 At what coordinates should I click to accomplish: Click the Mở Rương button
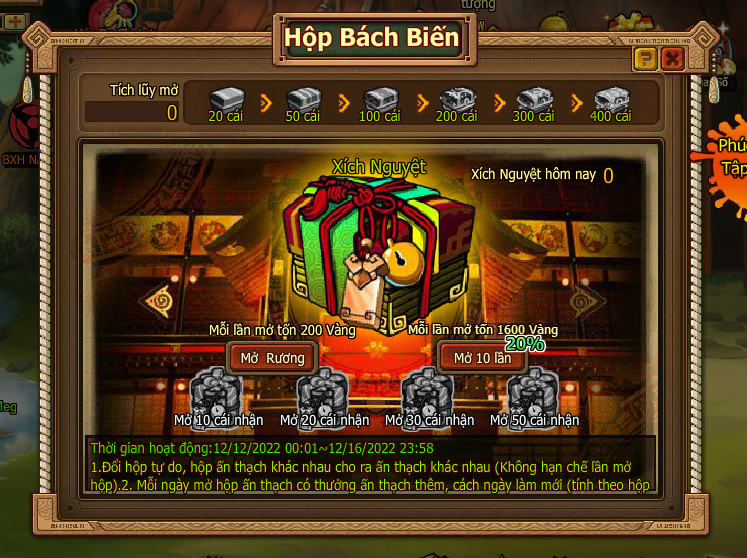click(272, 357)
